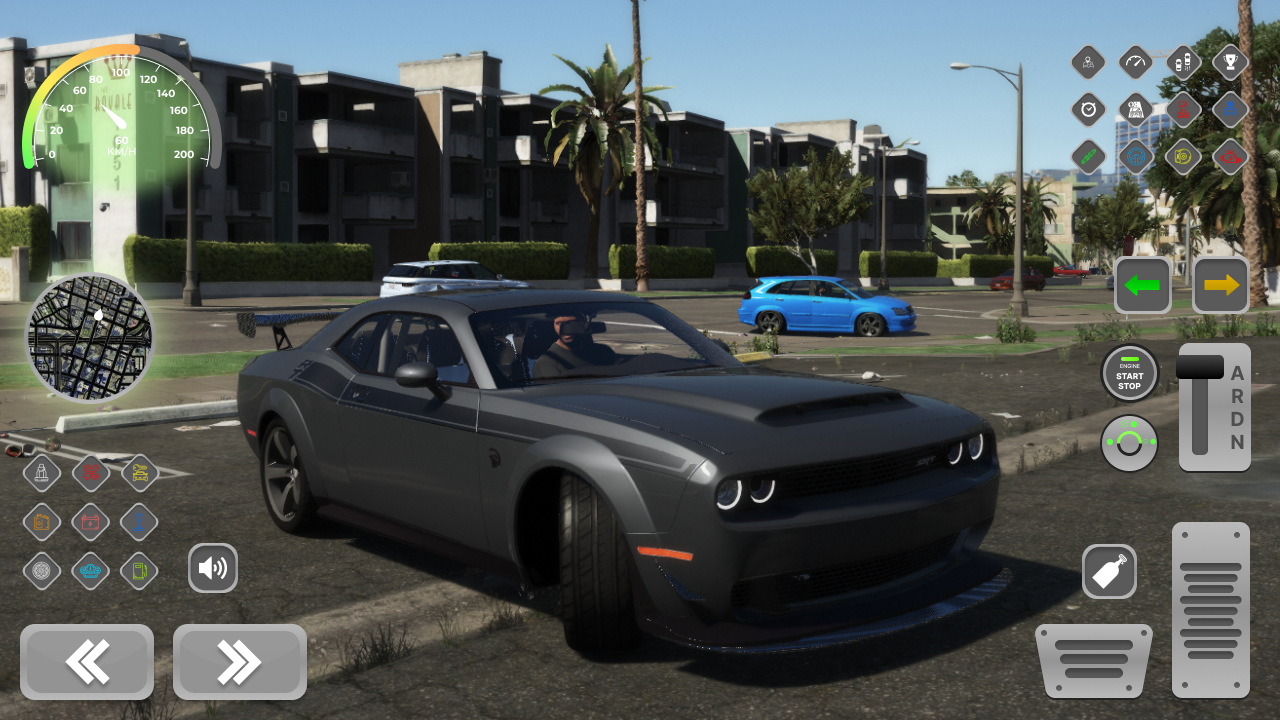This screenshot has height=720, width=1280.
Task: Click the yellow car key icon
Action: click(138, 473)
